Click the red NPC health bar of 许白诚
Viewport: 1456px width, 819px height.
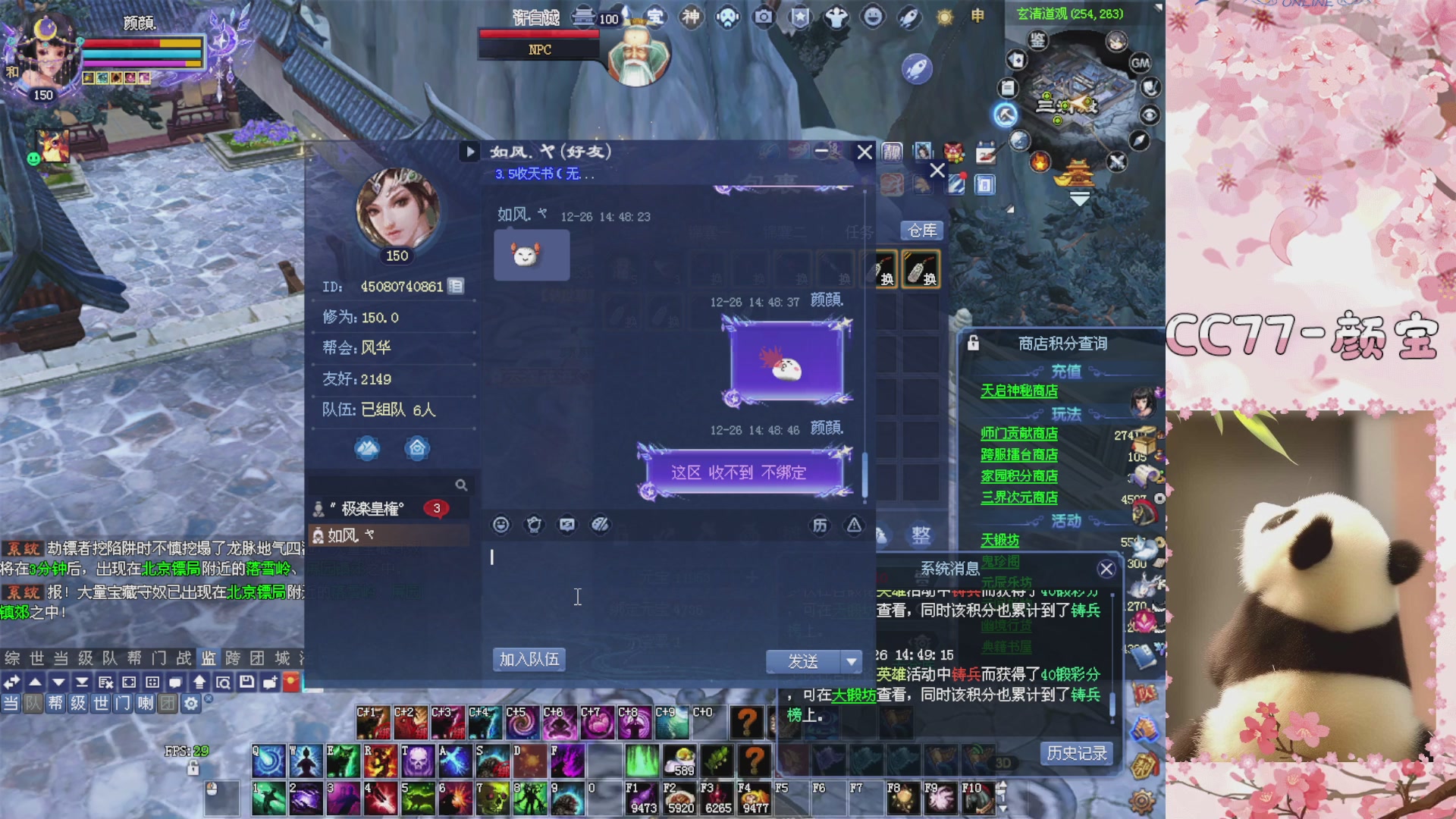pos(538,33)
